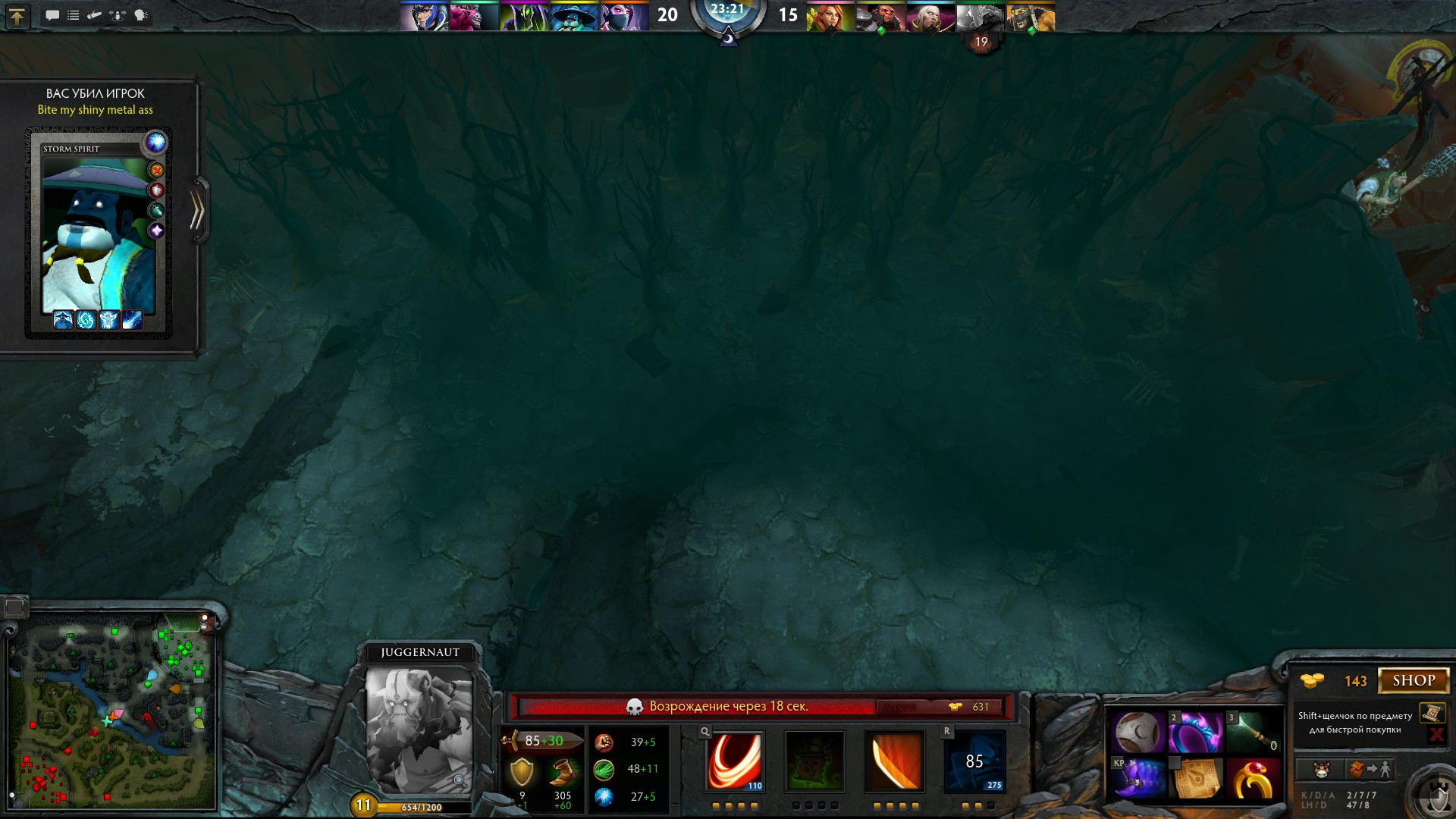Use the buyback button for 631 gold
The width and height of the screenshot is (1456, 819).
(942, 707)
